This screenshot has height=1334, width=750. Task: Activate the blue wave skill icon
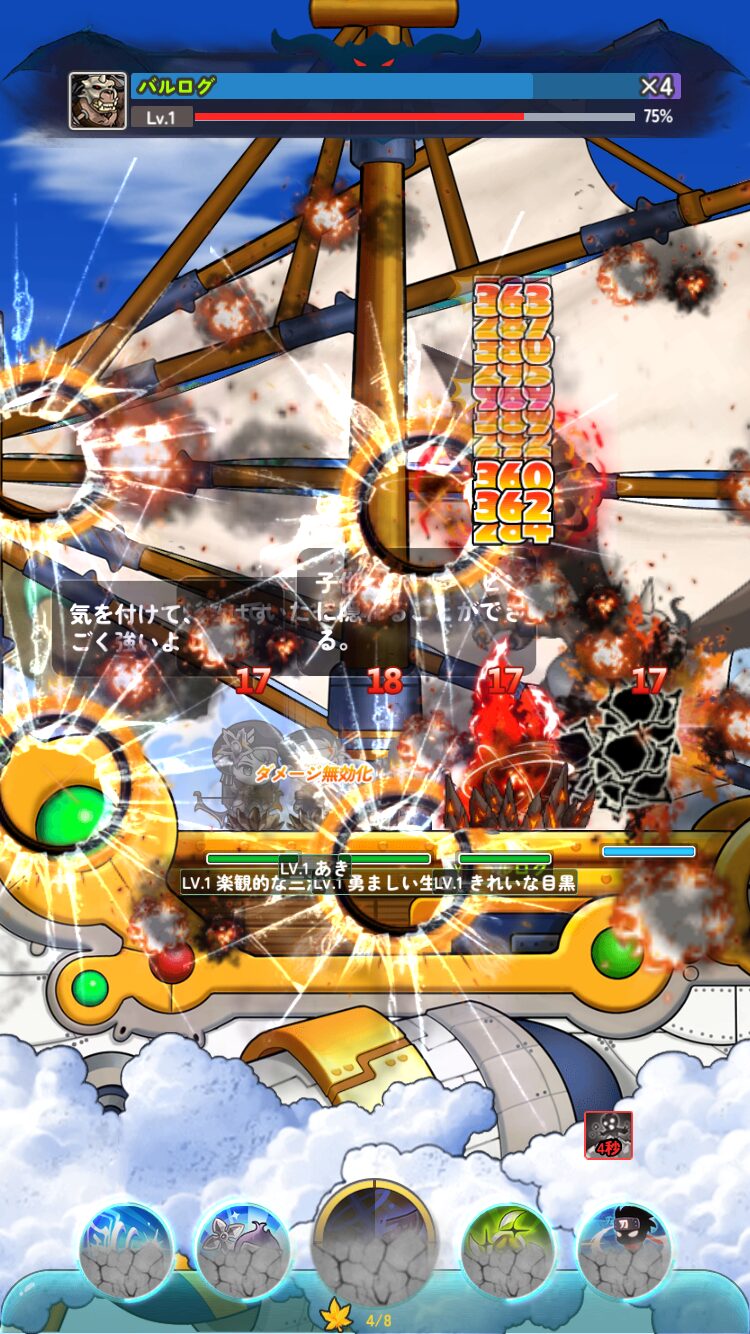click(127, 1251)
